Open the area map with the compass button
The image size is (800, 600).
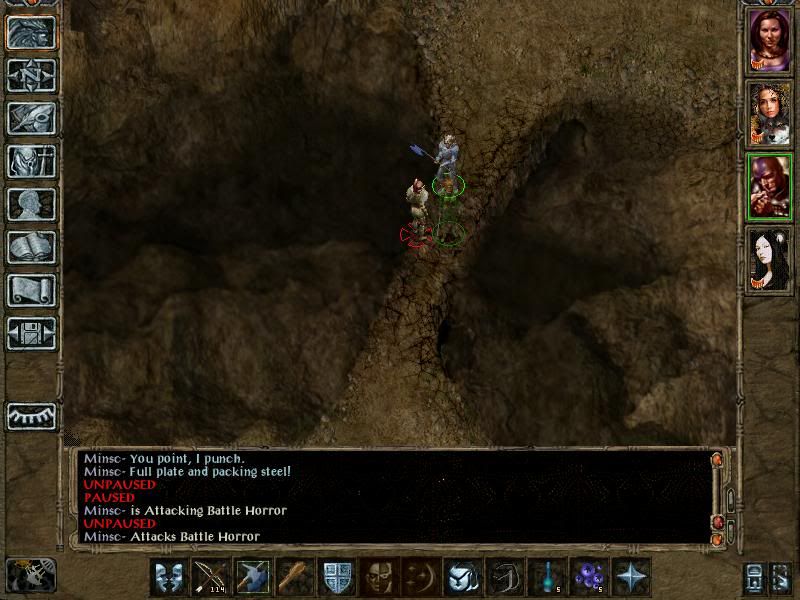click(x=32, y=75)
